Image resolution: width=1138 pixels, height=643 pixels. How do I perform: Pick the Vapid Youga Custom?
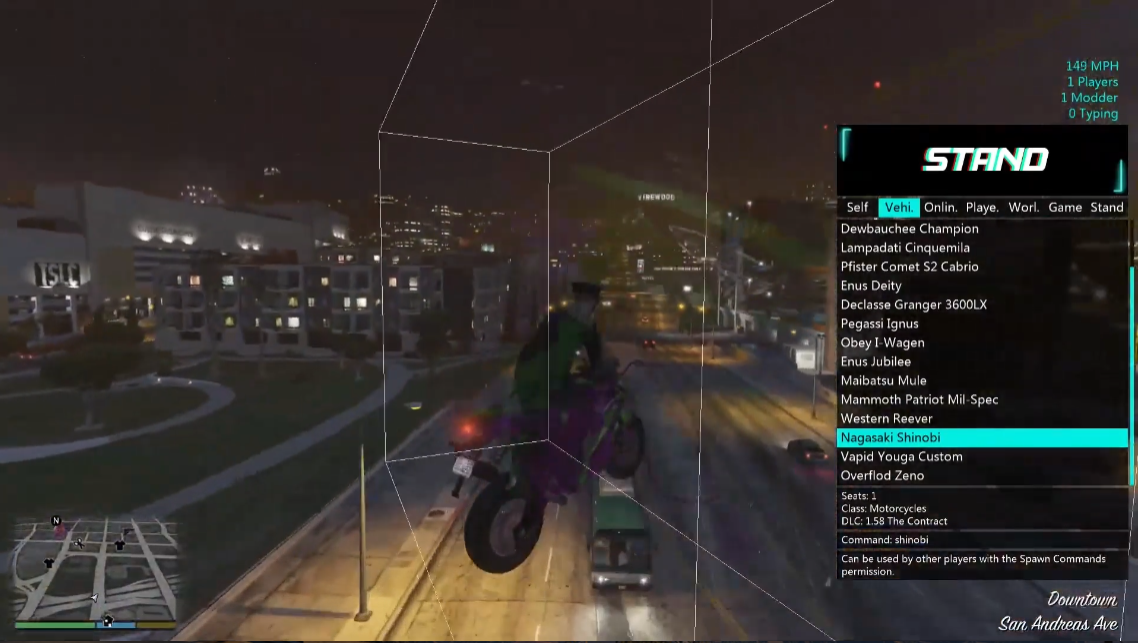pyautogui.click(x=901, y=457)
